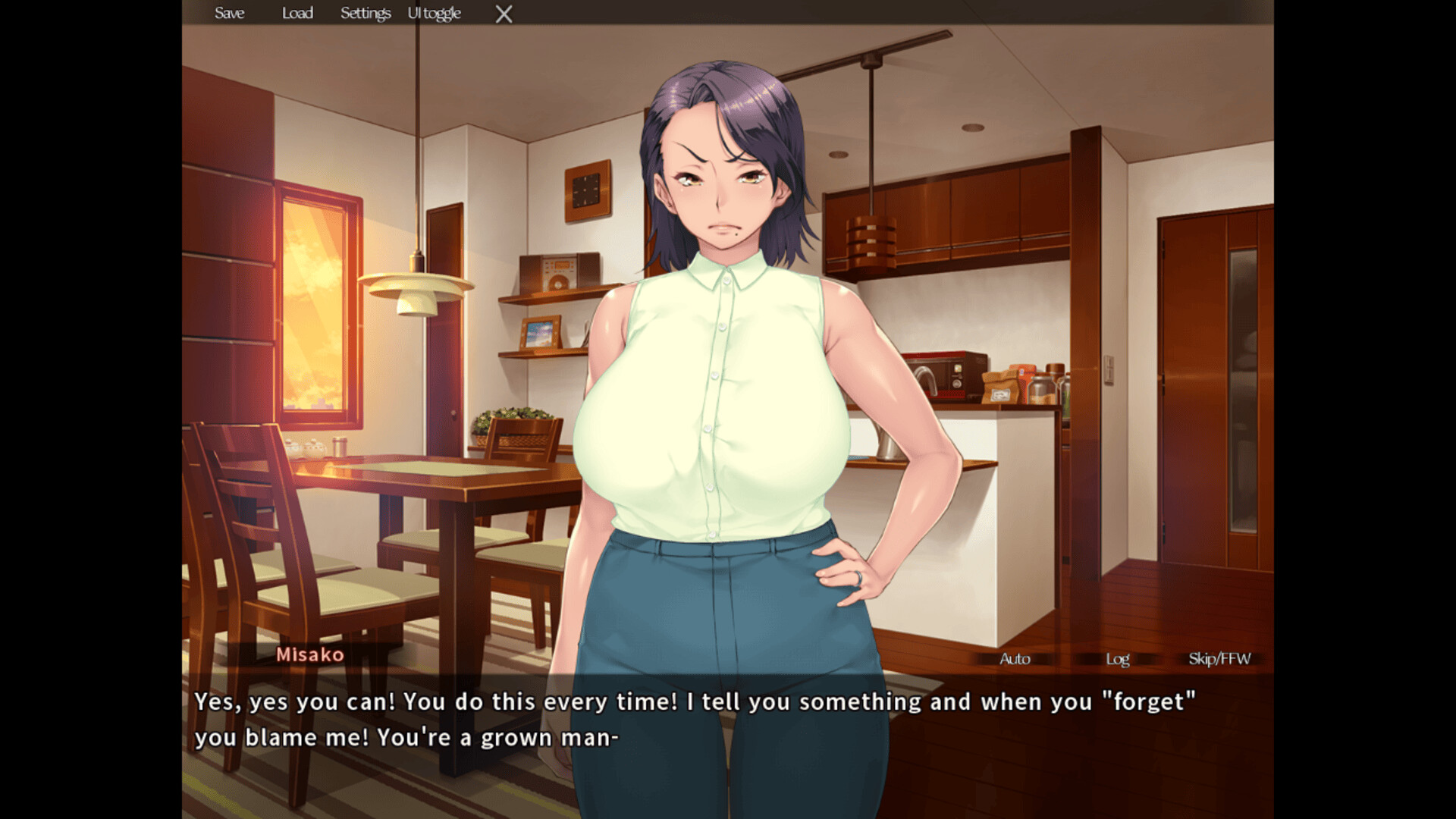This screenshot has height=819, width=1456.
Task: Hide the interface with UI toggle
Action: [434, 13]
